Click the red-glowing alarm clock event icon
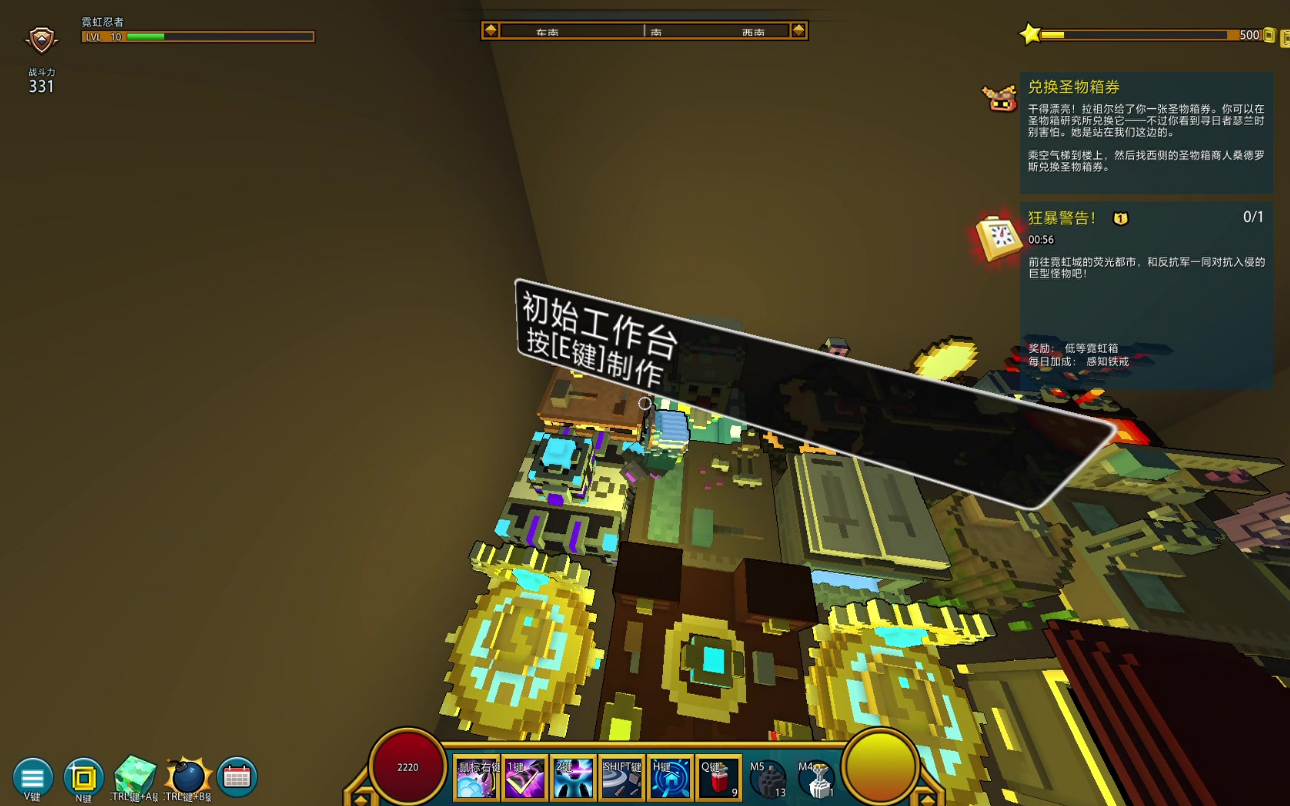The width and height of the screenshot is (1290, 806). 999,237
